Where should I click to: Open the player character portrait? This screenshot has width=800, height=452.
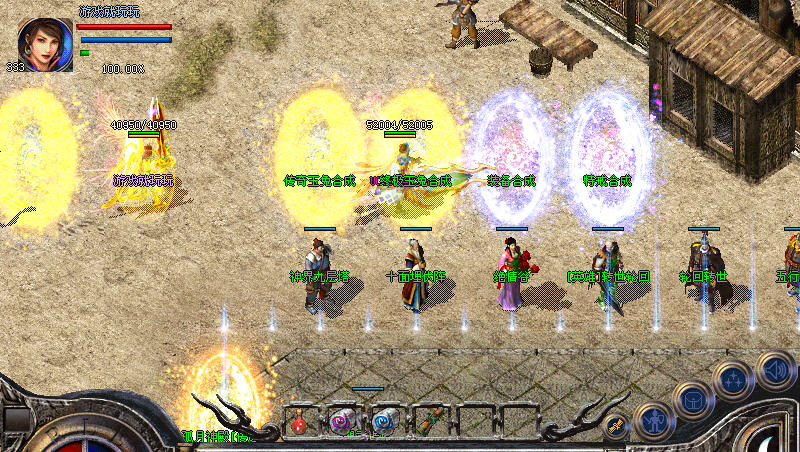coord(45,44)
